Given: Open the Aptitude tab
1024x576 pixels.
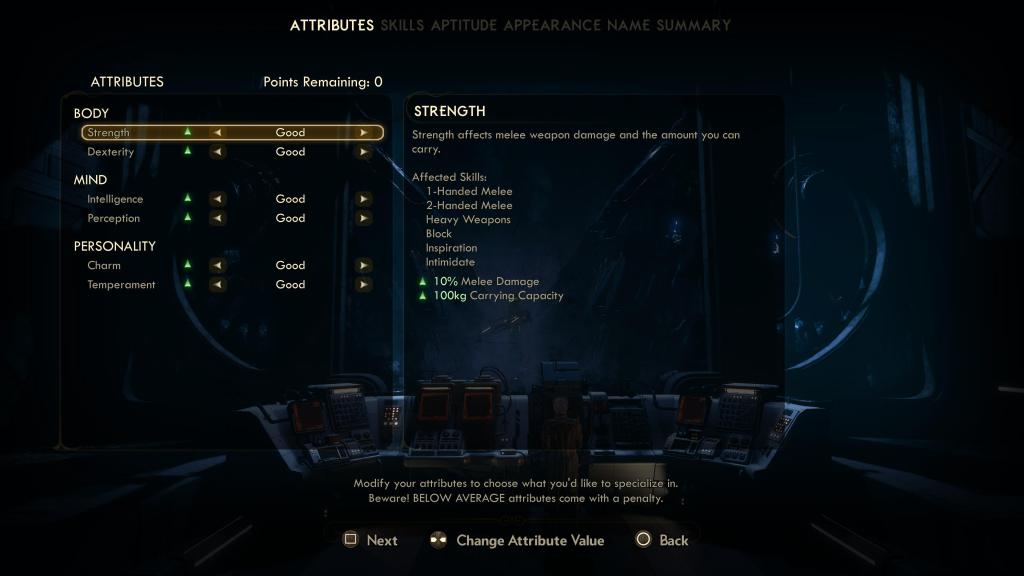Looking at the screenshot, I should (x=464, y=25).
